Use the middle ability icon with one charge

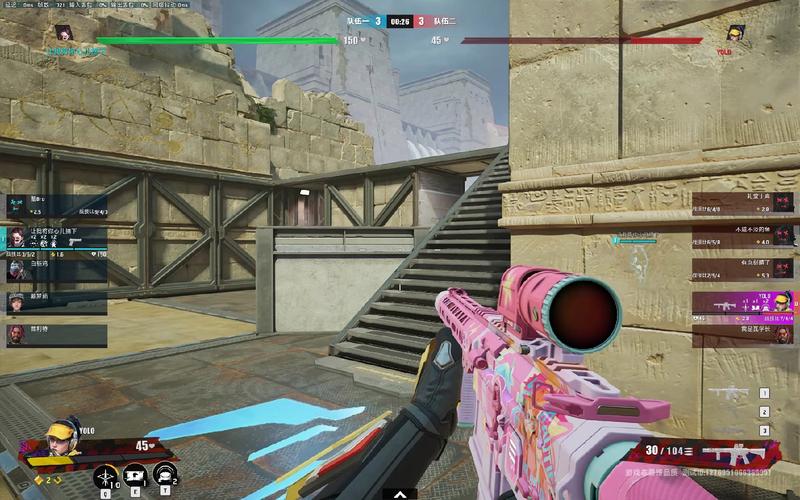(136, 474)
